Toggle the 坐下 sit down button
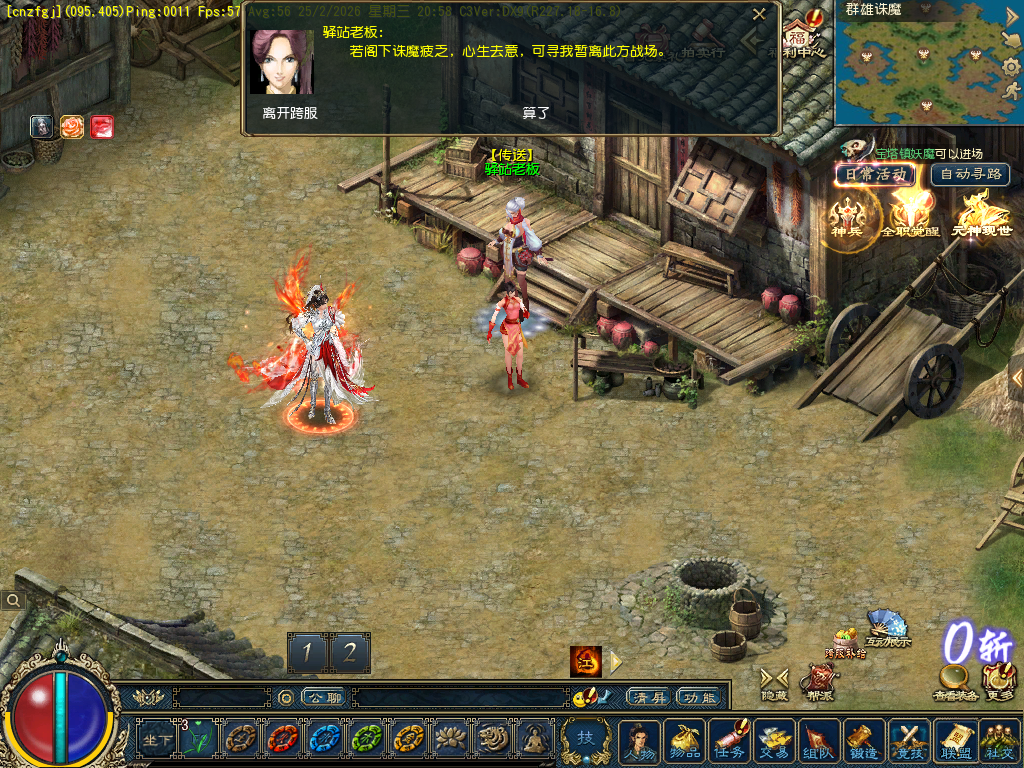This screenshot has height=768, width=1024. tap(155, 740)
